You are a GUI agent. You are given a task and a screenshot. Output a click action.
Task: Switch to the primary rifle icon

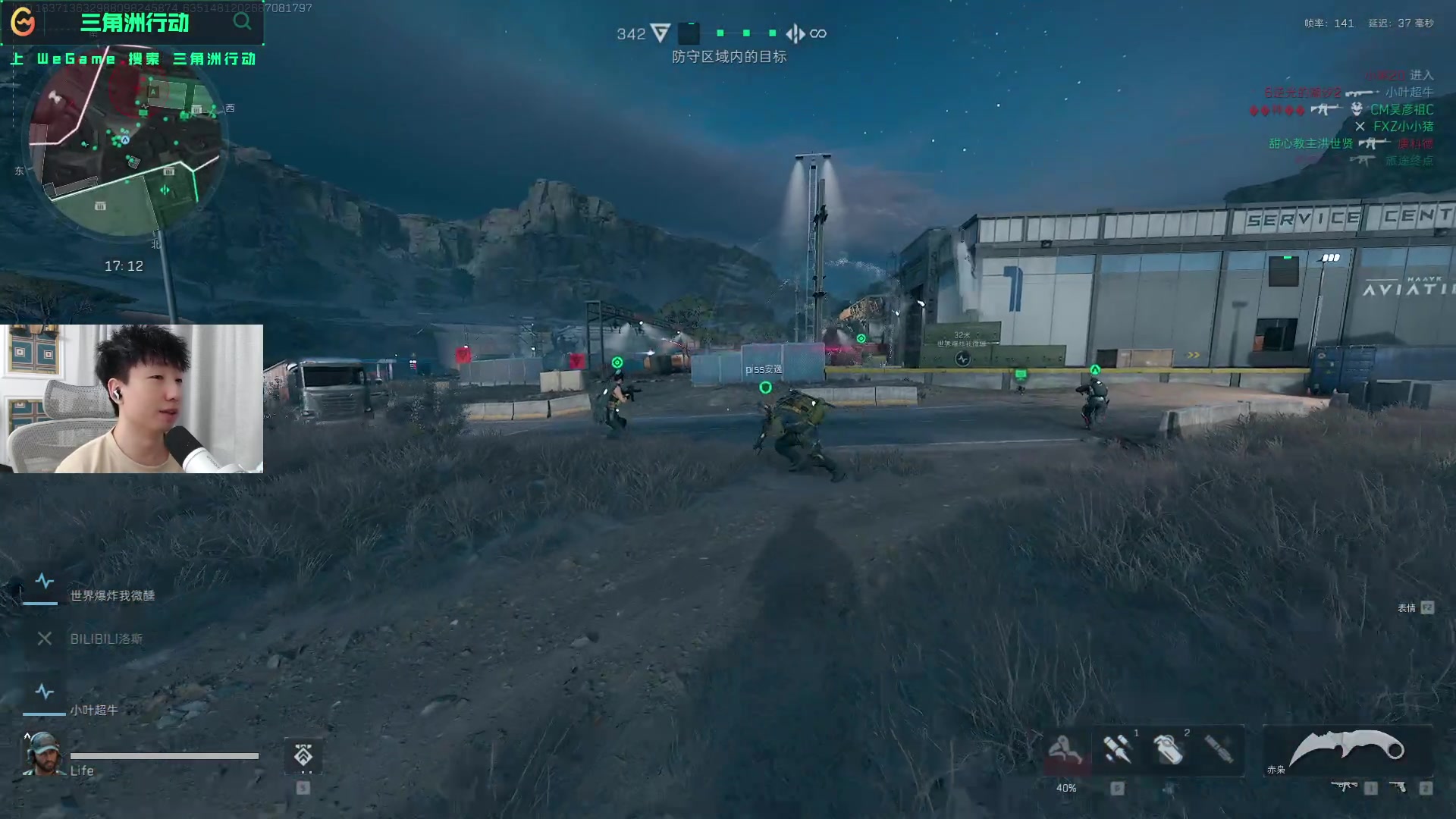[1345, 787]
